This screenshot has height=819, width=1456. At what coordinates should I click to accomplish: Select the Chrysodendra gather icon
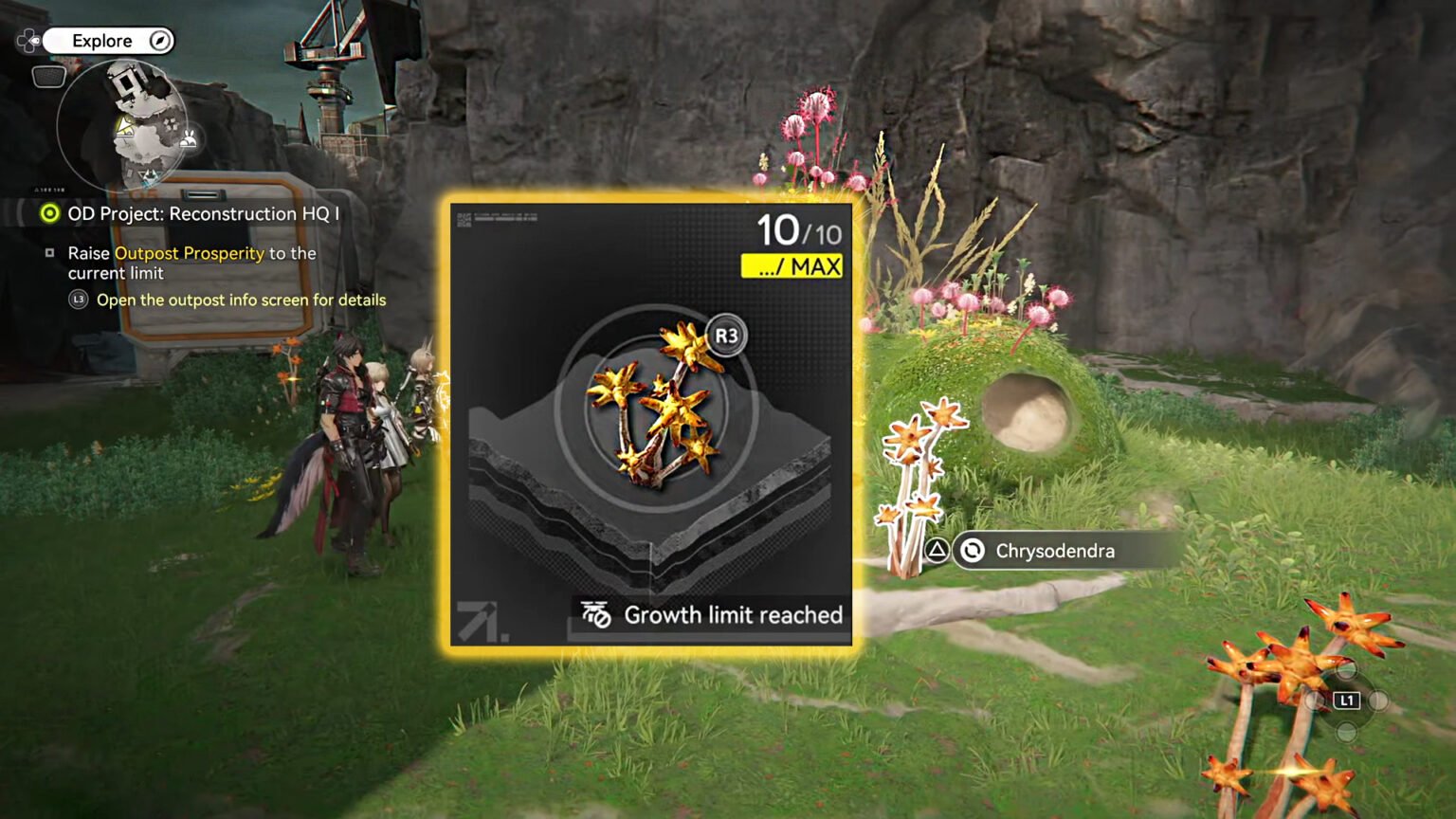tap(971, 551)
